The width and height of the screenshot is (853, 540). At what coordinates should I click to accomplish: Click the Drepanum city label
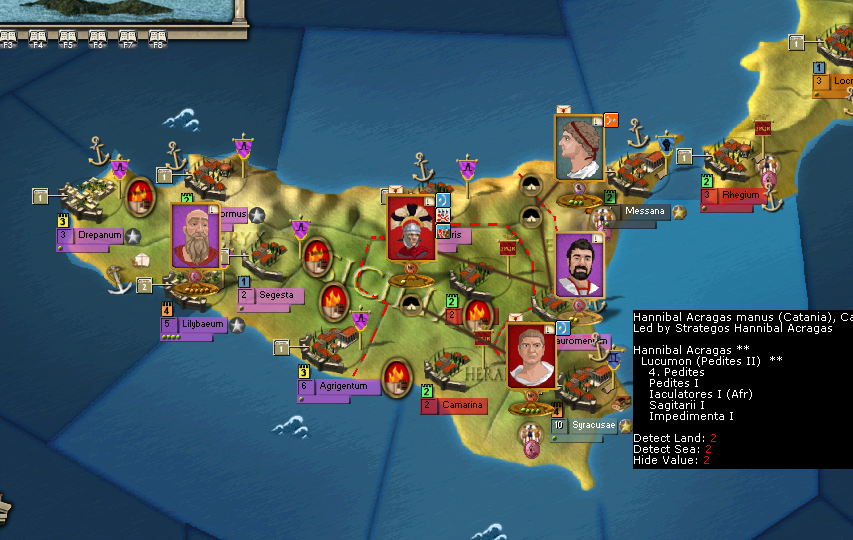pos(96,235)
